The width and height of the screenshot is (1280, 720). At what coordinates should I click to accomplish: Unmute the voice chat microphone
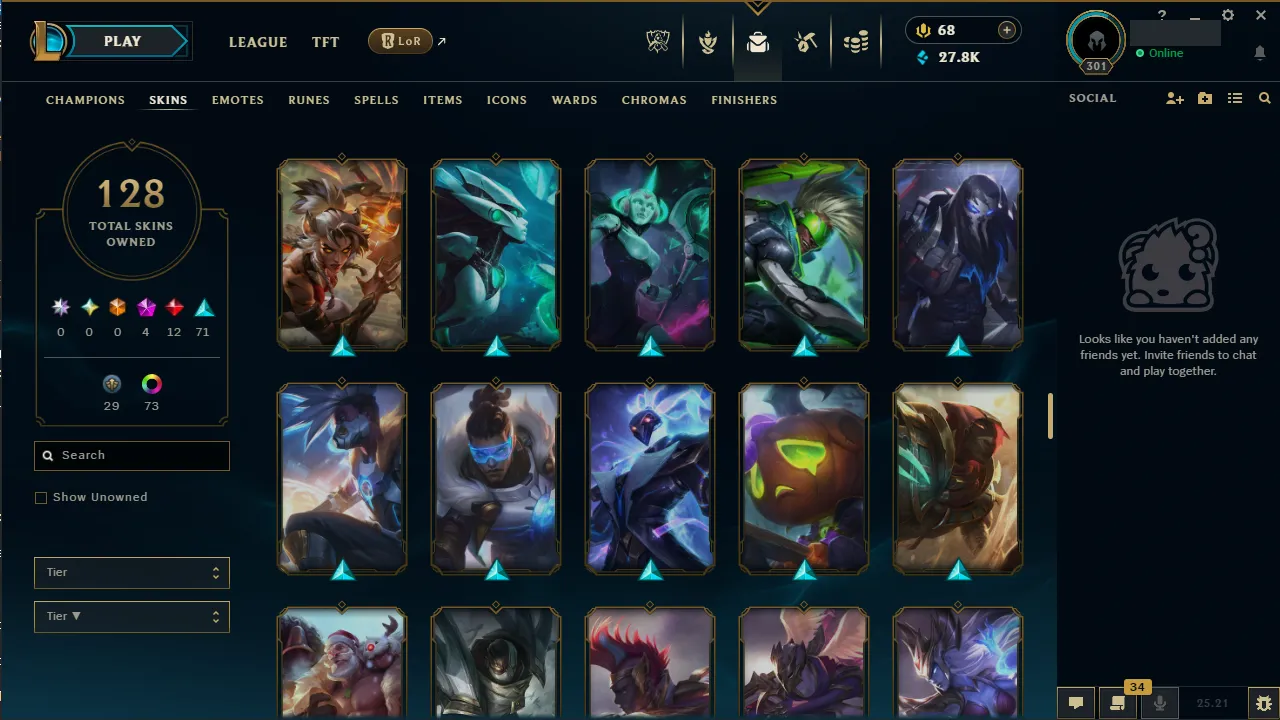[x=1160, y=703]
